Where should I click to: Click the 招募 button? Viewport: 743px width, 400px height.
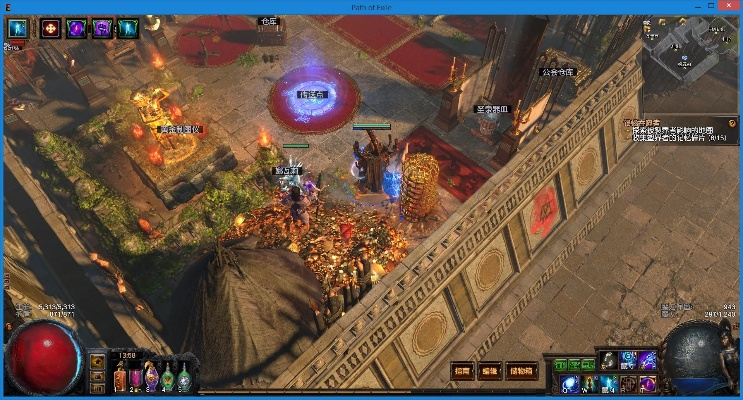tap(461, 370)
